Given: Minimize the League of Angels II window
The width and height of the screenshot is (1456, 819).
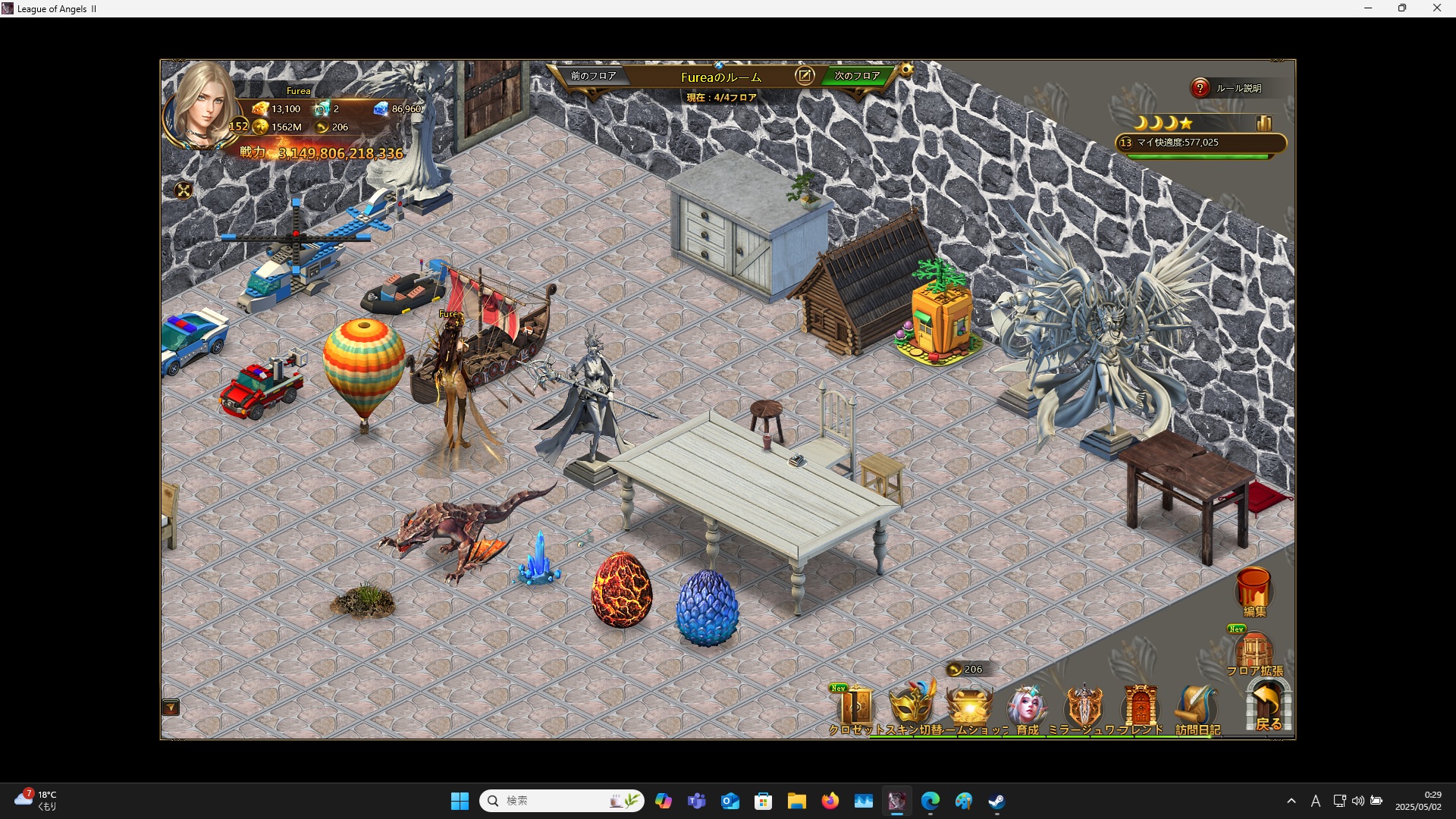Looking at the screenshot, I should [1368, 8].
